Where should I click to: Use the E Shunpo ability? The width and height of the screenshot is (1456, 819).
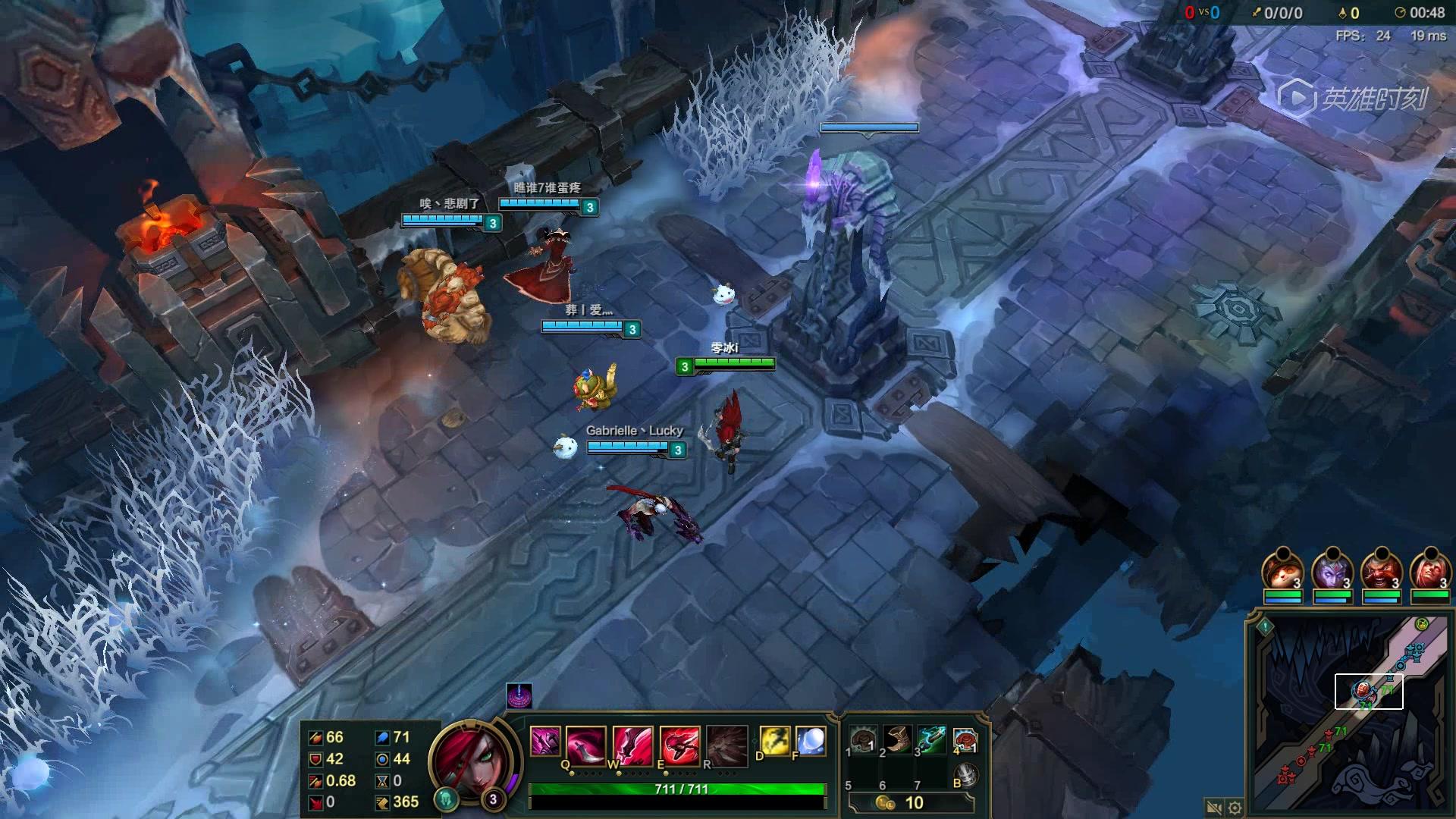[679, 743]
